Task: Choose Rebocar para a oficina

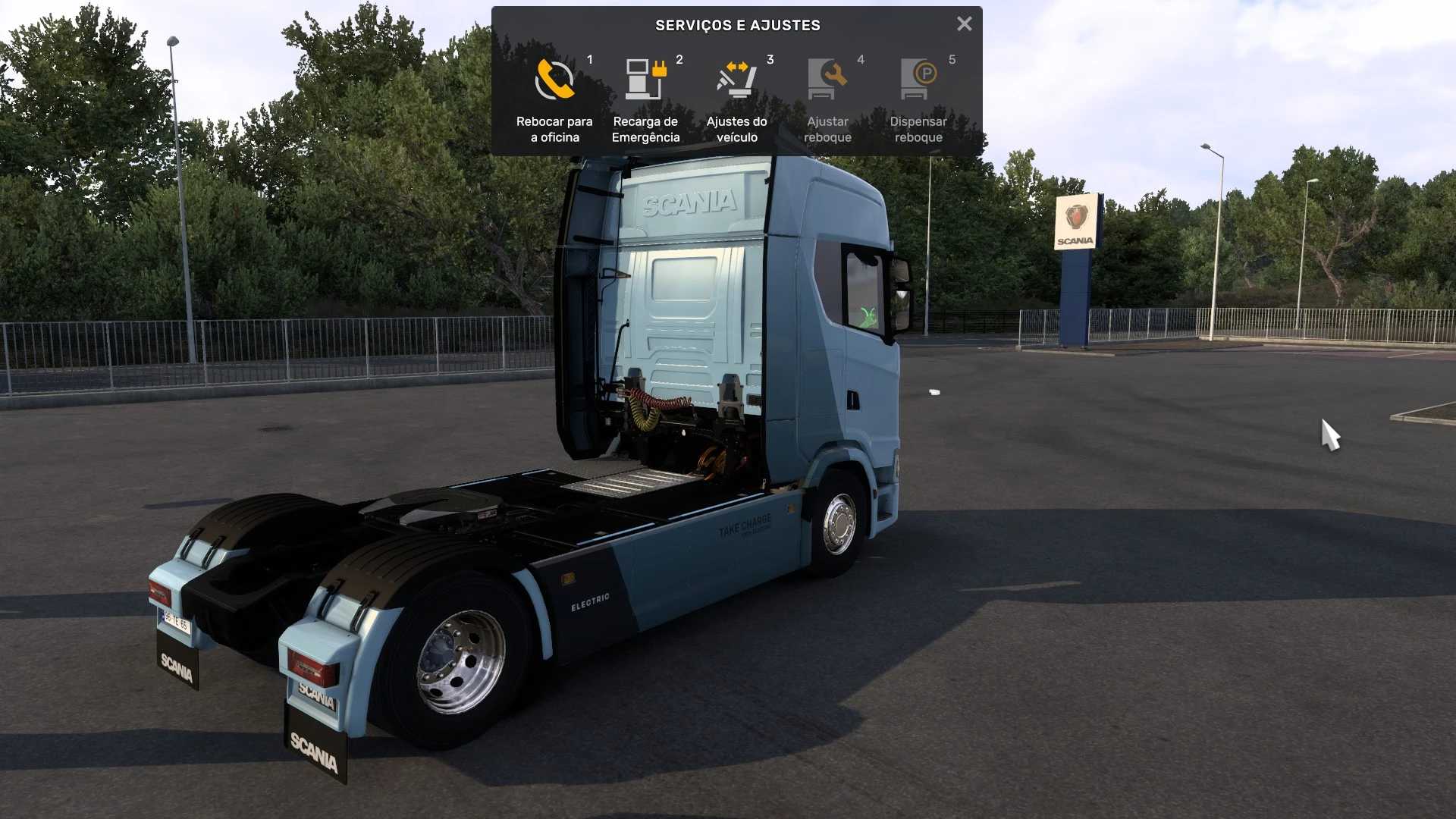Action: [554, 99]
